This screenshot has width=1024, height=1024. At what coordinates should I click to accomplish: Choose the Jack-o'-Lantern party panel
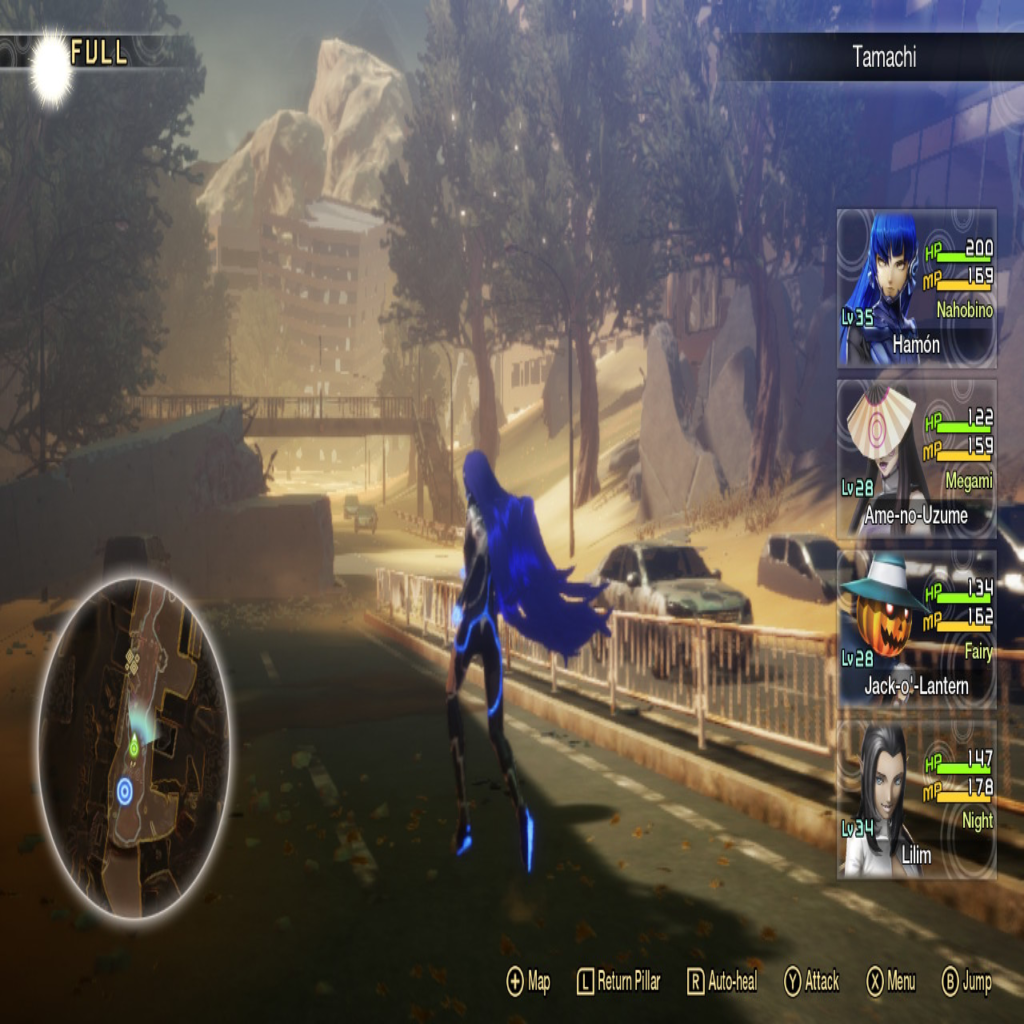point(916,629)
